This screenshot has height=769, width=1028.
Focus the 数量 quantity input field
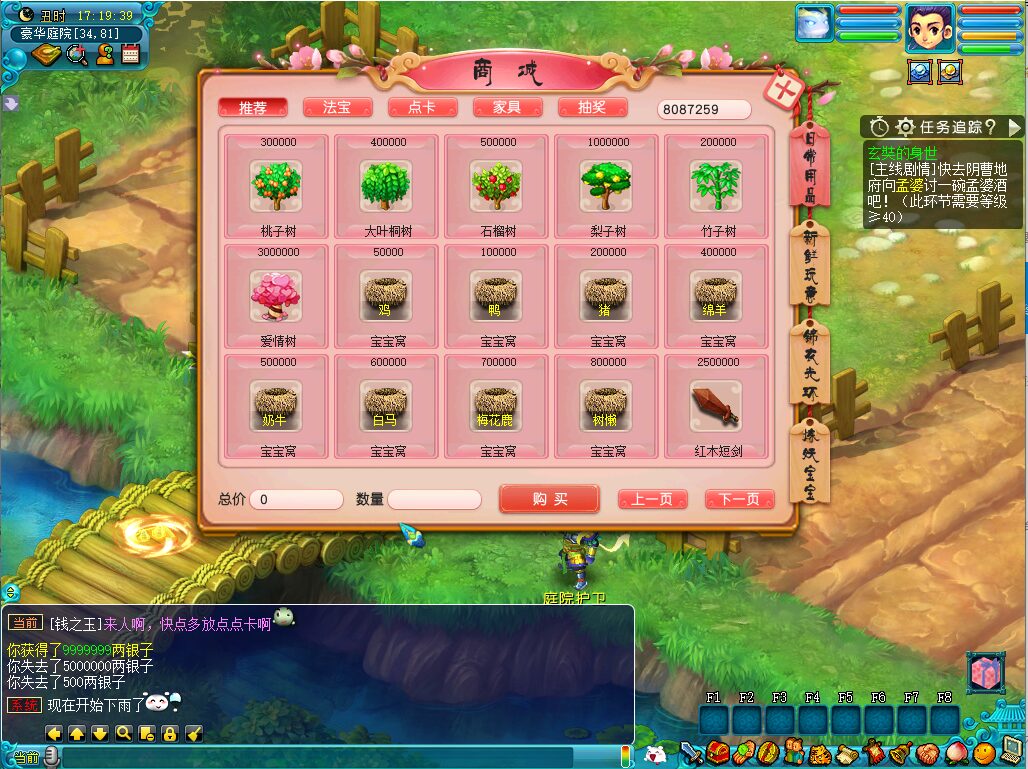[x=434, y=499]
